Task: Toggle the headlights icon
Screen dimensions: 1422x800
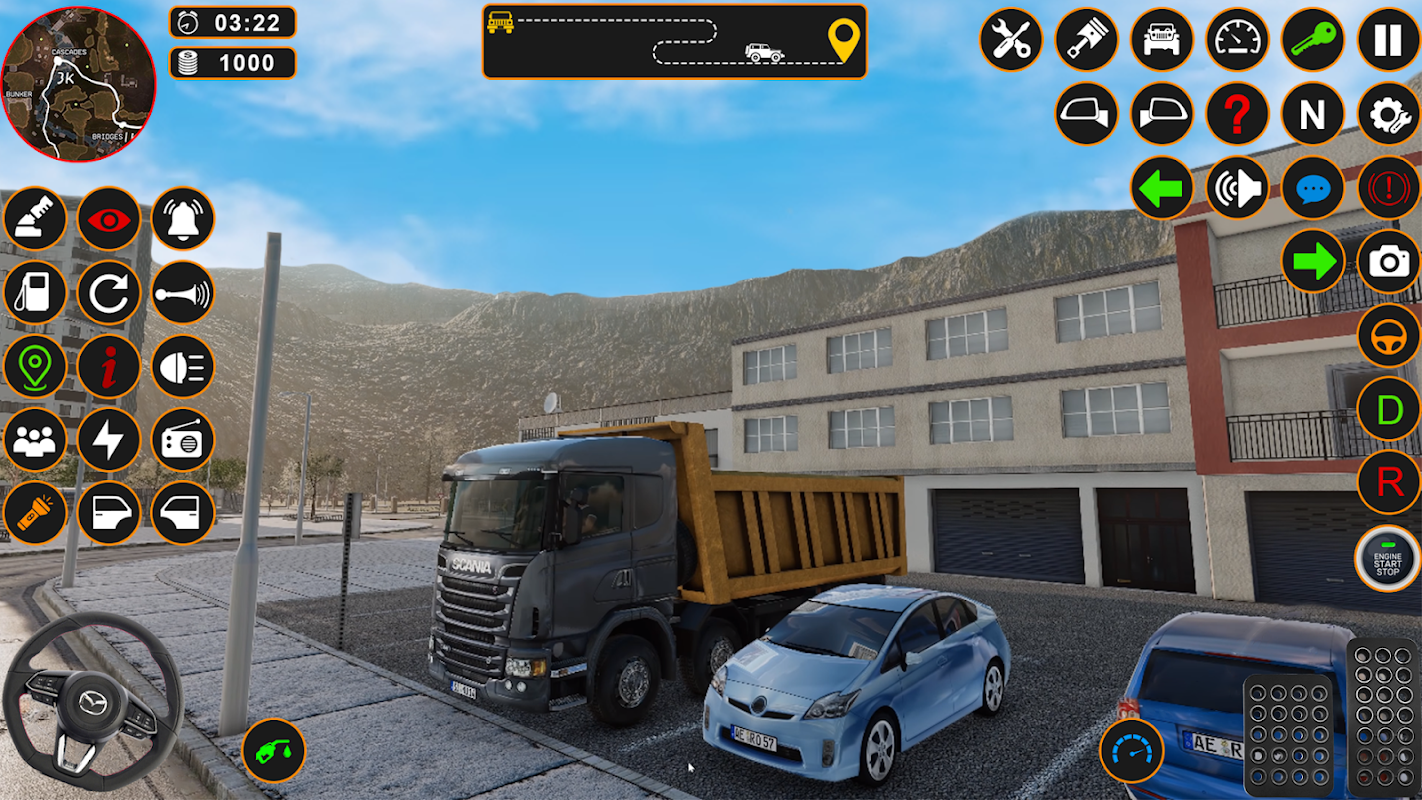Action: (x=183, y=366)
